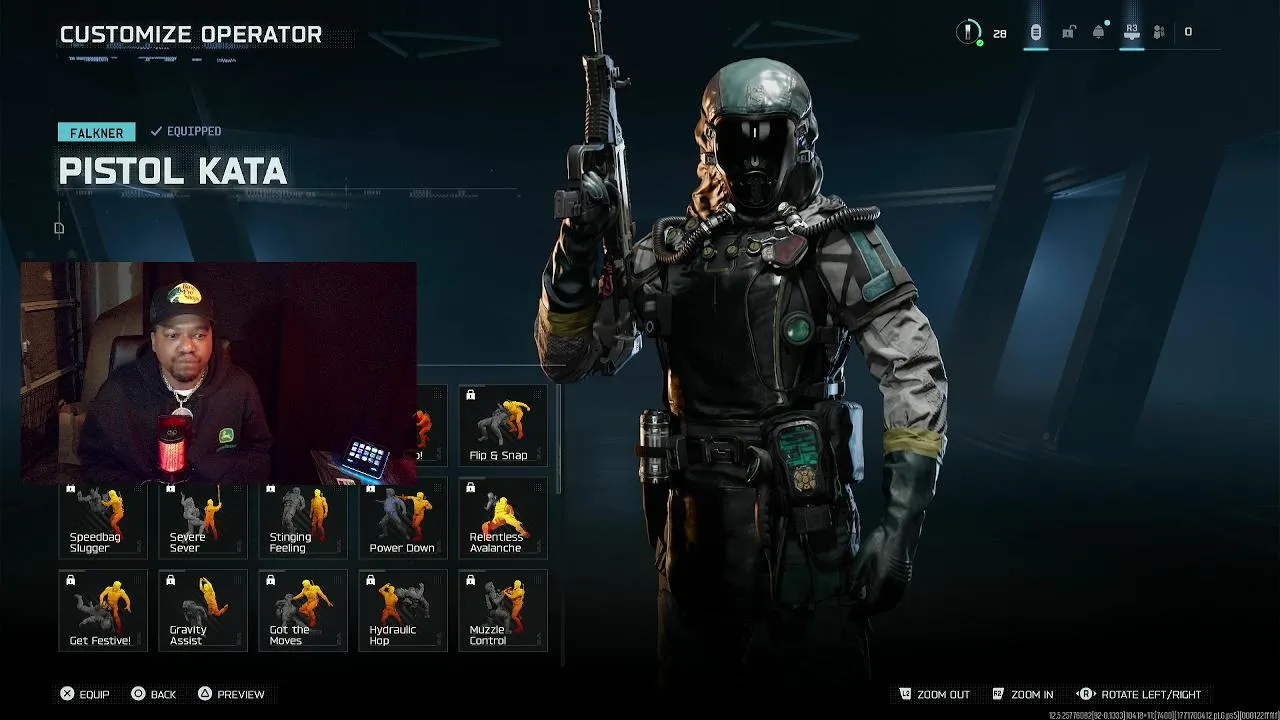Screen dimensions: 1280x720
Task: Choose the Speedbag Slugger finishing move tile
Action: pos(102,519)
